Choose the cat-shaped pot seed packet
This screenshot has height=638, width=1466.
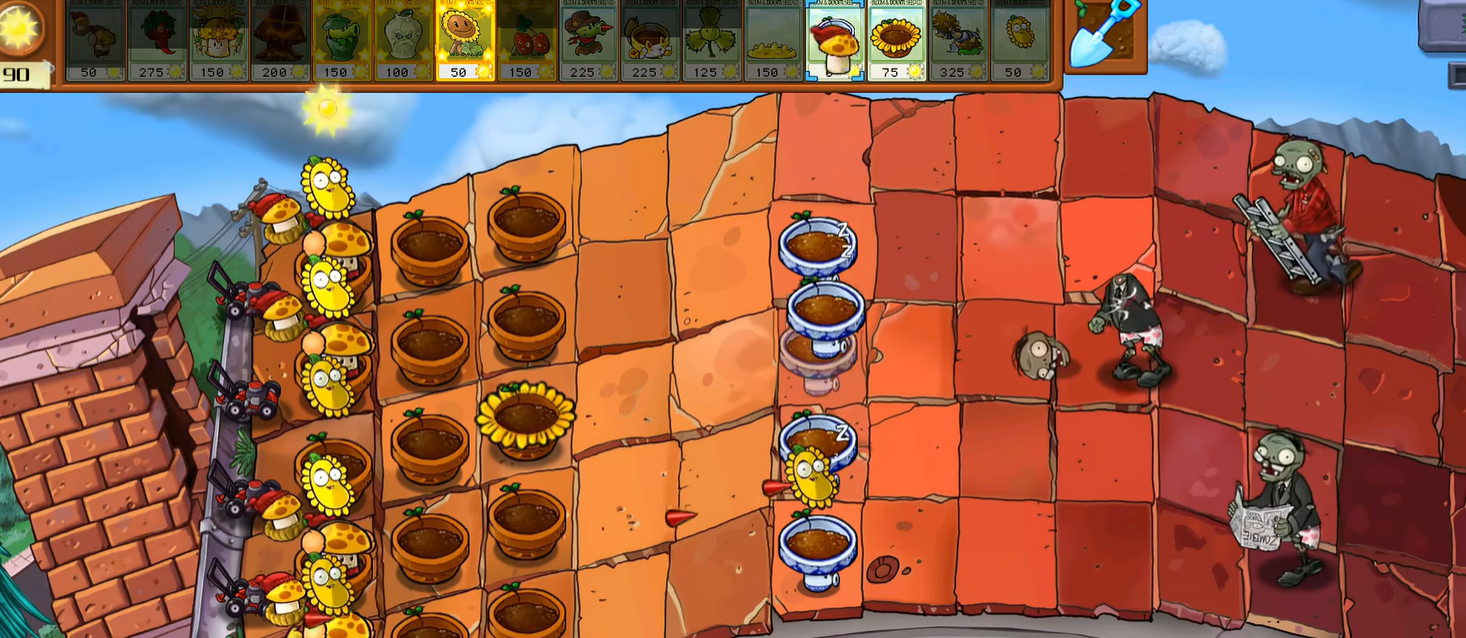(651, 40)
